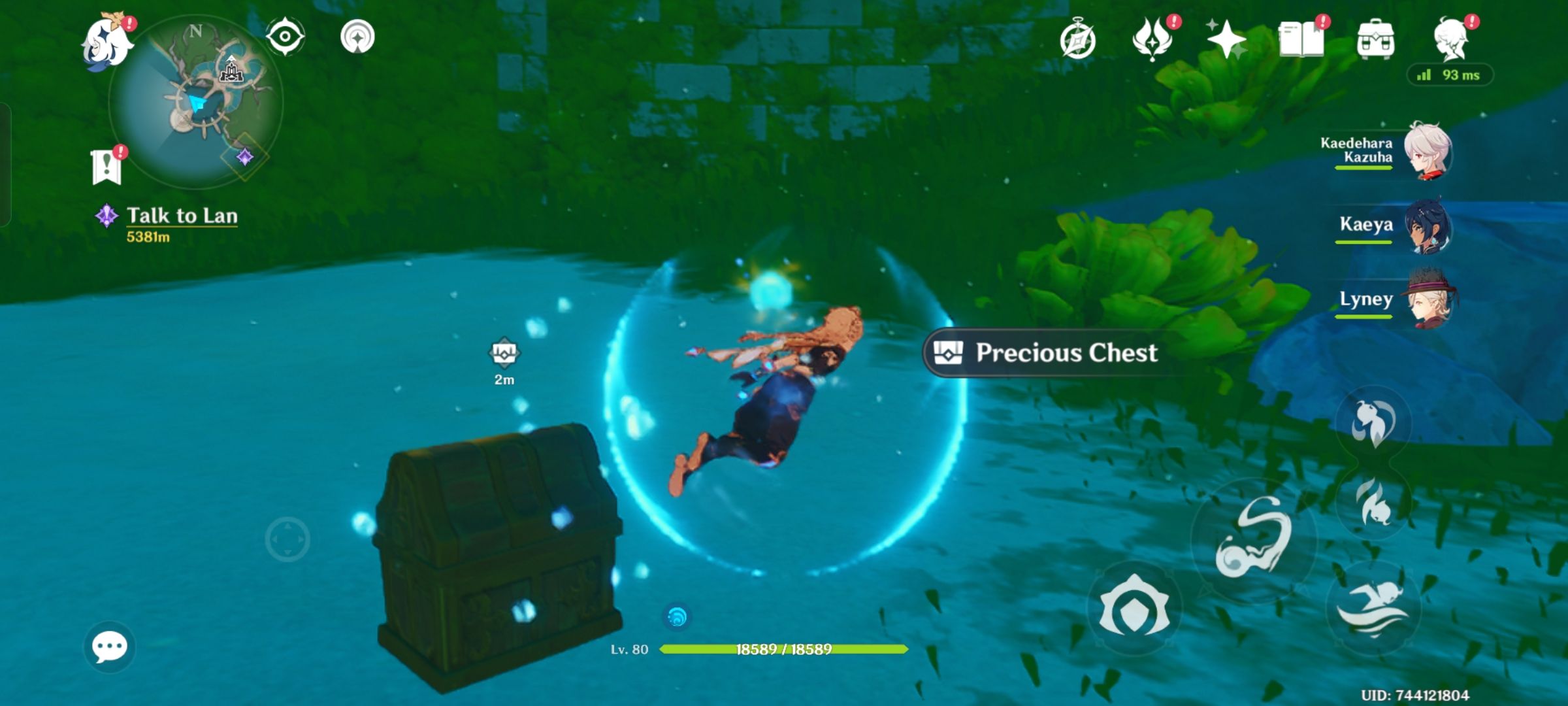Open the in-game chat bubble
Screen dimensions: 1568x706
[x=110, y=647]
